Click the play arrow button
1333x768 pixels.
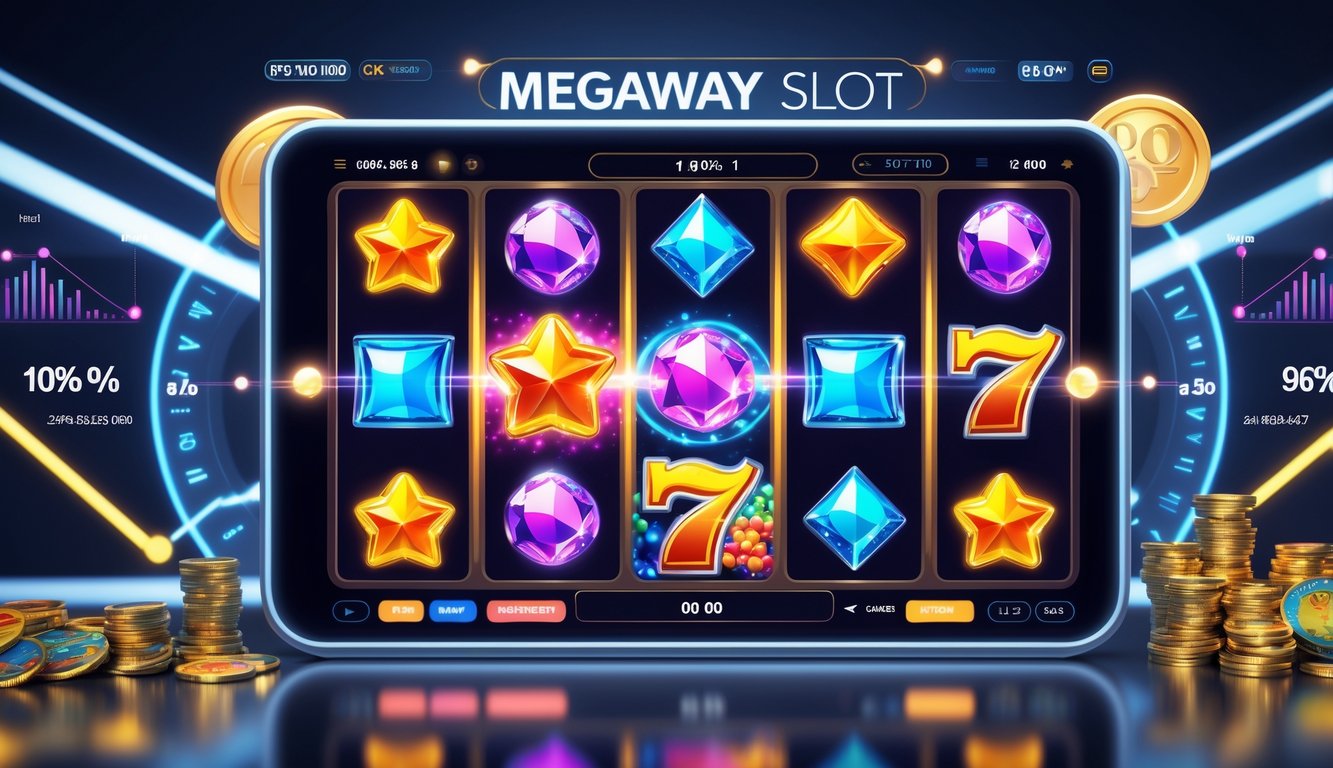coord(349,610)
